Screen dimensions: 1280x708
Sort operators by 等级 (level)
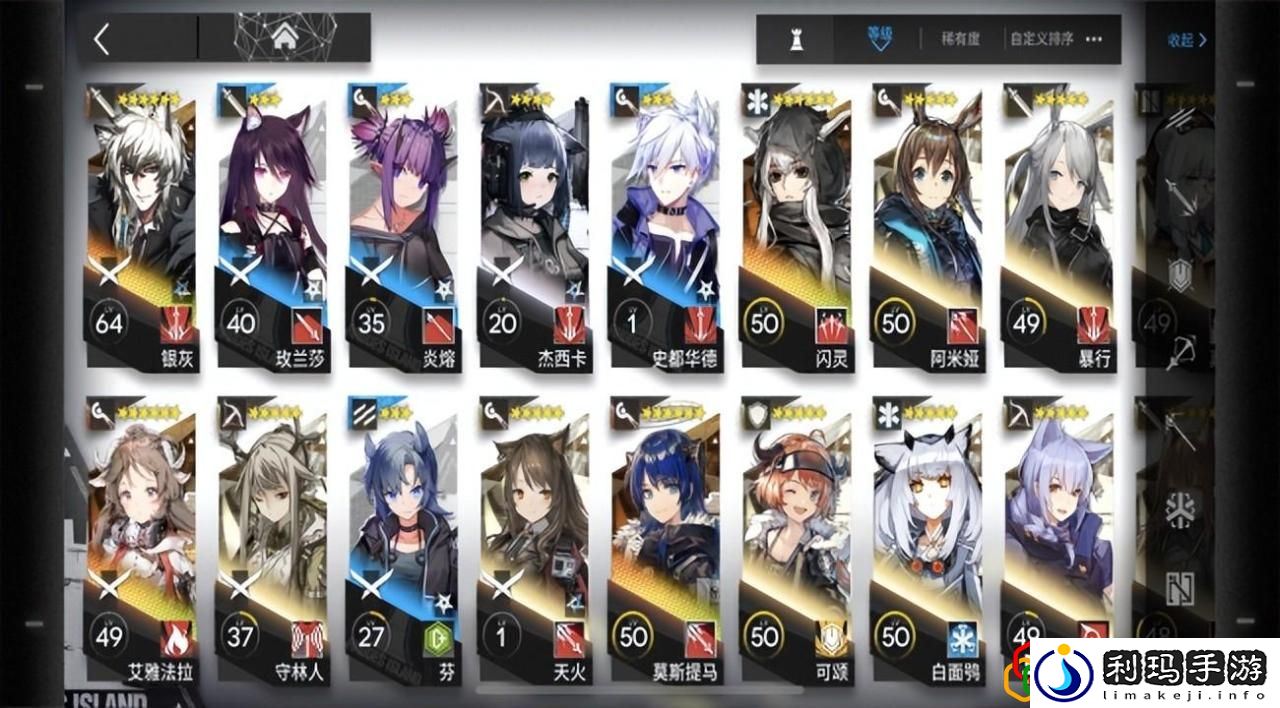point(880,39)
